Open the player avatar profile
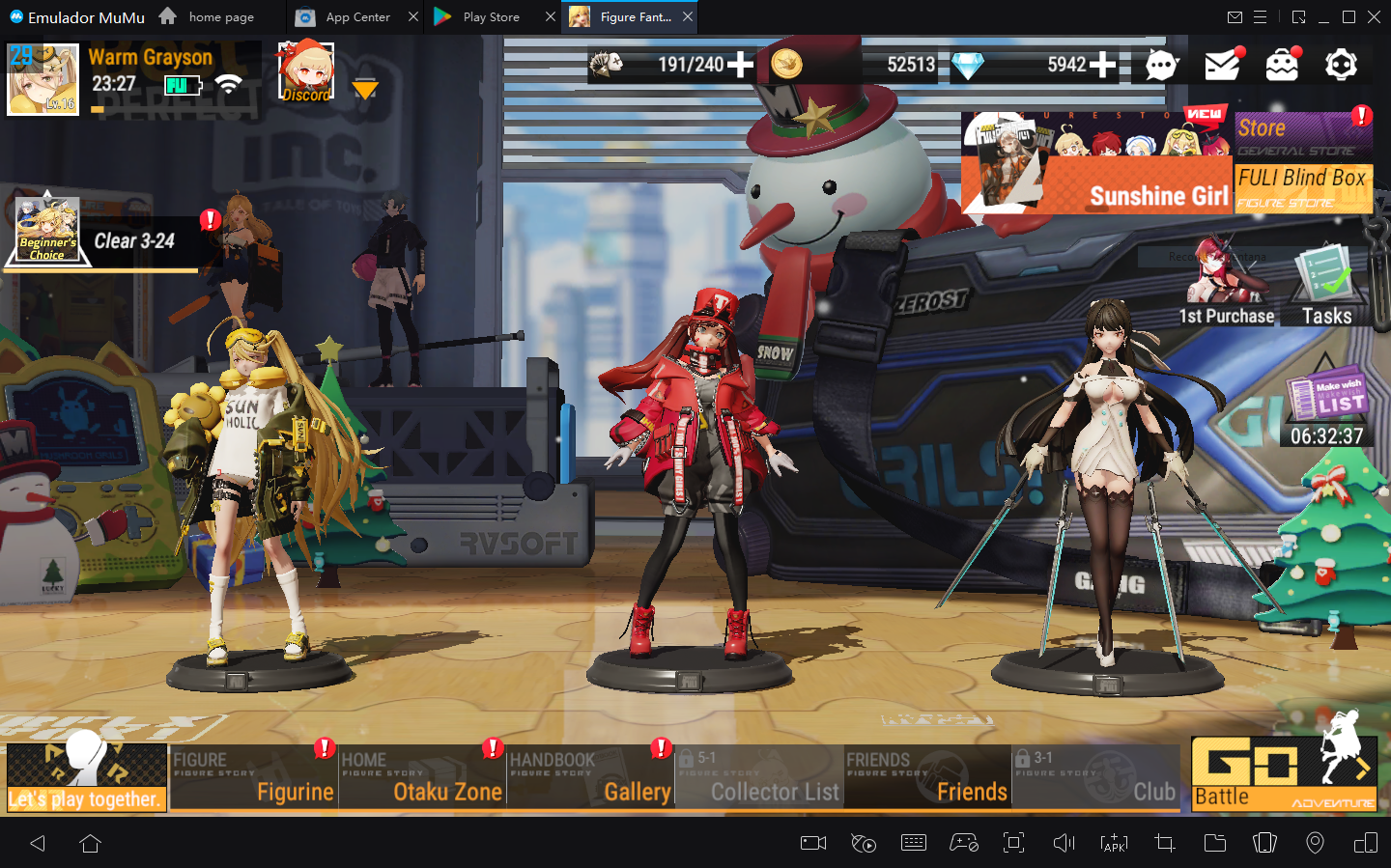Image resolution: width=1391 pixels, height=868 pixels. 43,79
